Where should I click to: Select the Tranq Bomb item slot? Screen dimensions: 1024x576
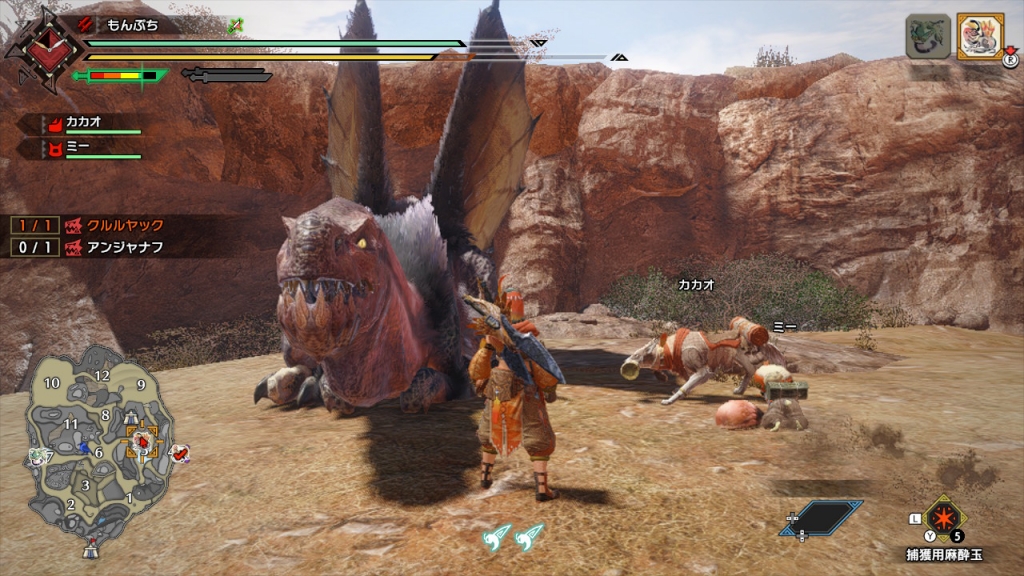943,517
